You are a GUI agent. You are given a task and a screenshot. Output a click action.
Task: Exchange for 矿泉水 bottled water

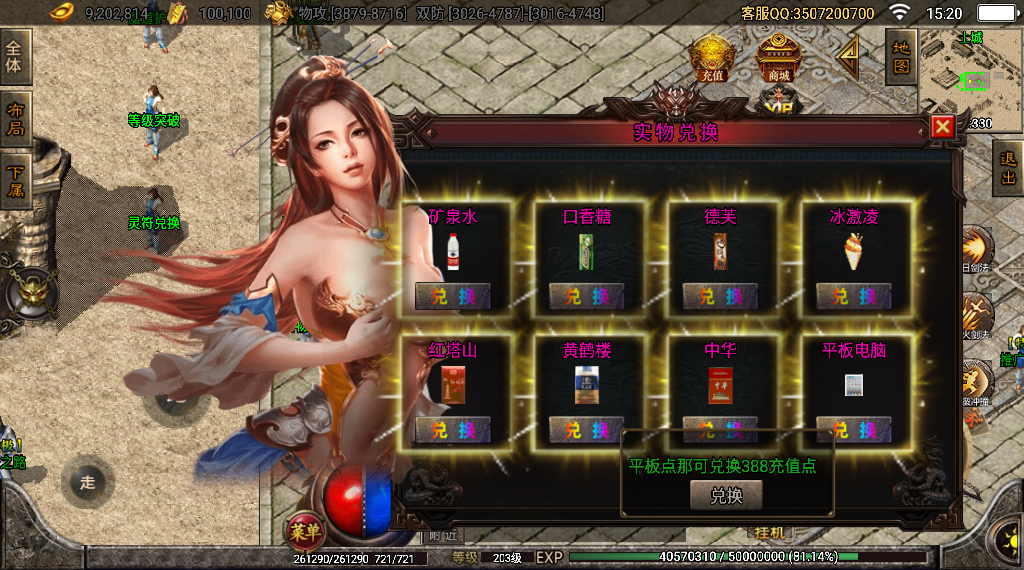coord(453,296)
